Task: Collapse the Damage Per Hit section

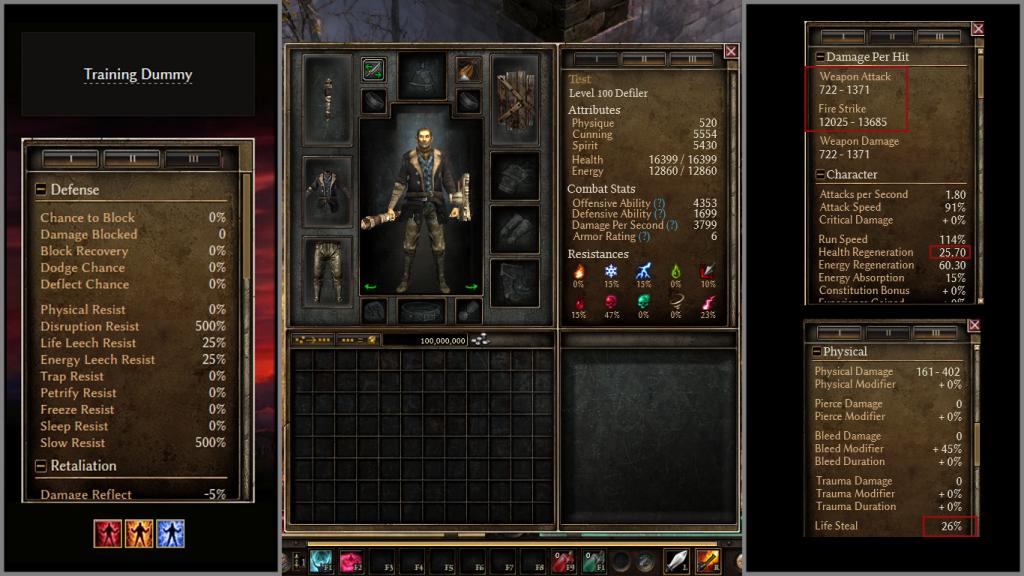Action: coord(820,57)
